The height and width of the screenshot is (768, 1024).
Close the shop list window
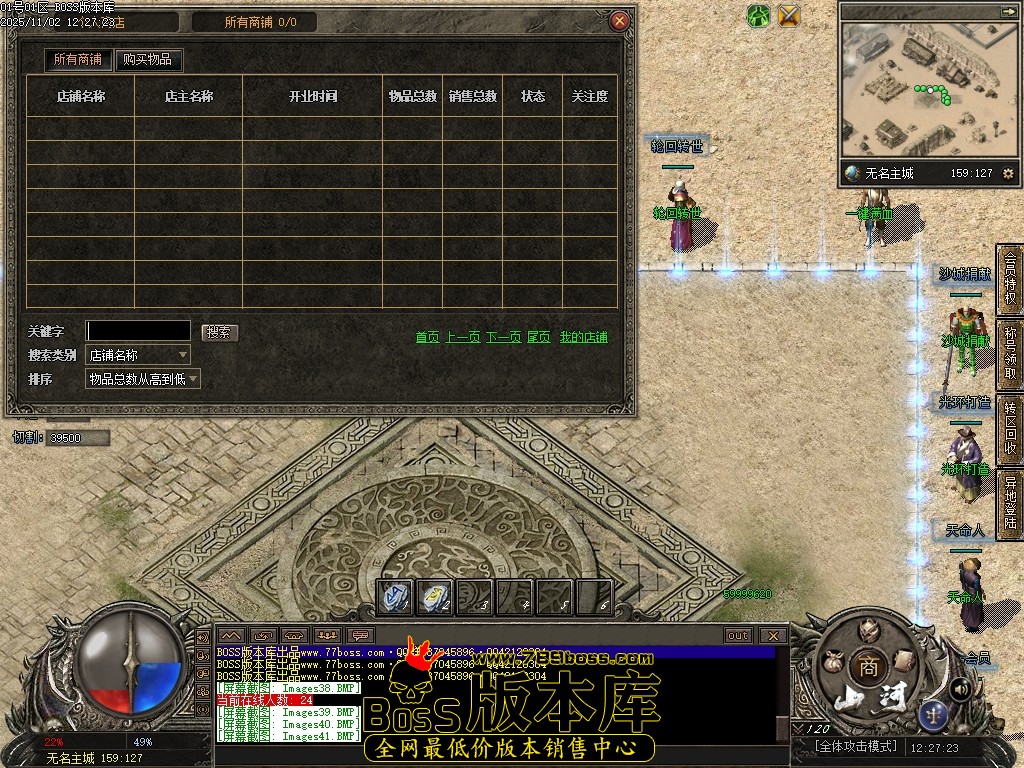click(620, 21)
